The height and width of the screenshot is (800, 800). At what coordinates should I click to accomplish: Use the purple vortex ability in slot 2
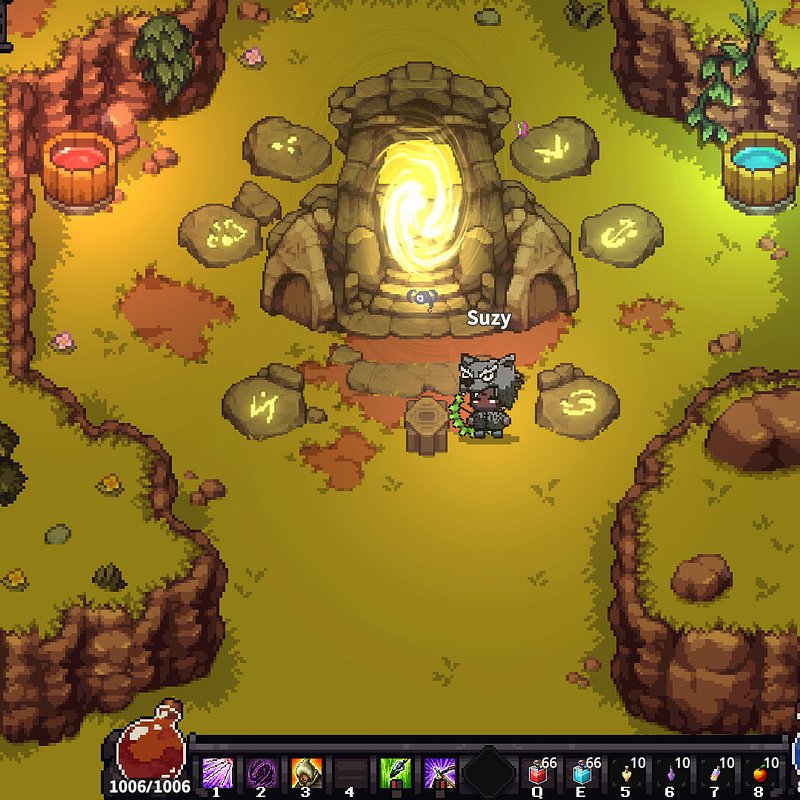261,772
